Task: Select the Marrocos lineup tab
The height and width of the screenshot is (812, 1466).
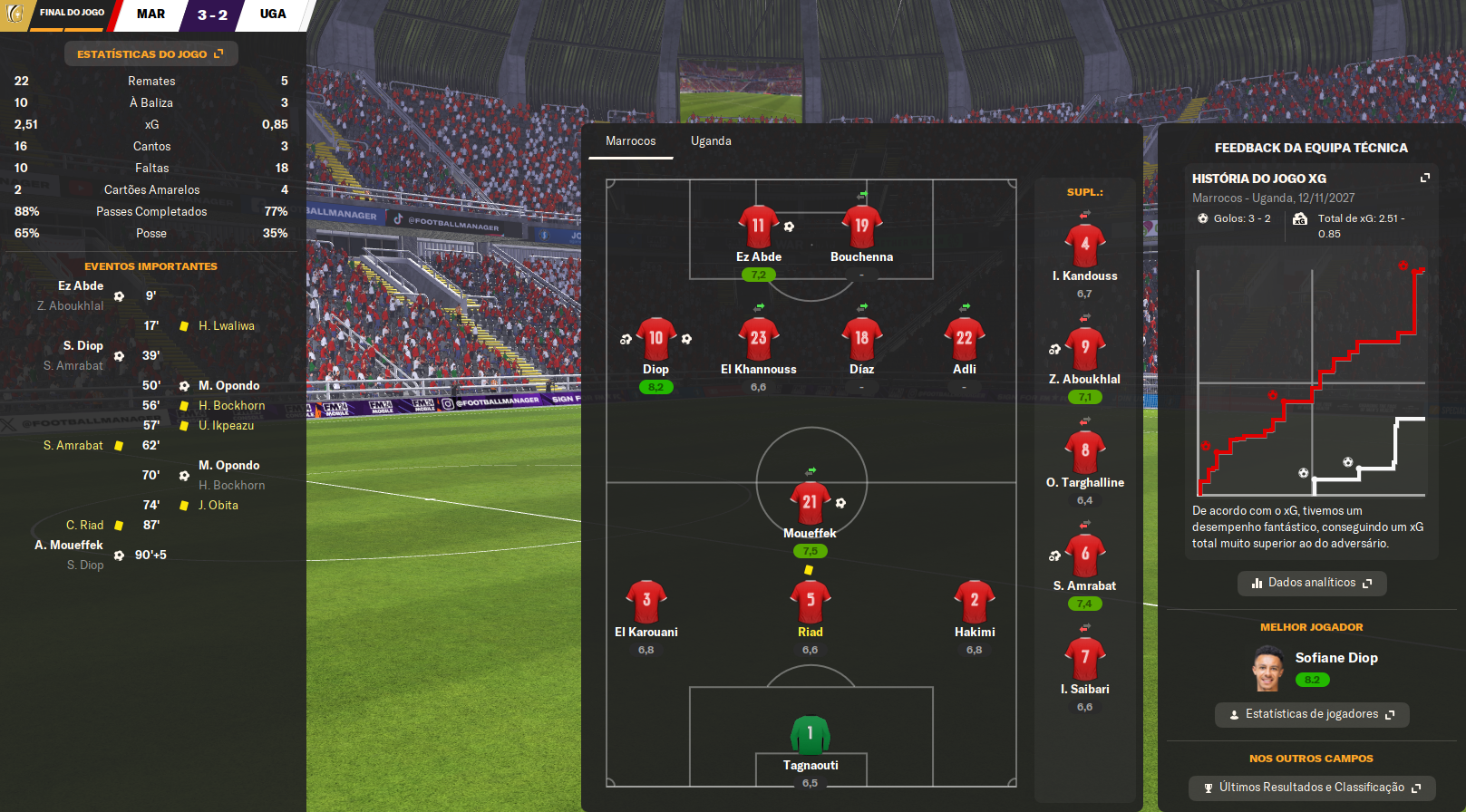Action: click(630, 141)
